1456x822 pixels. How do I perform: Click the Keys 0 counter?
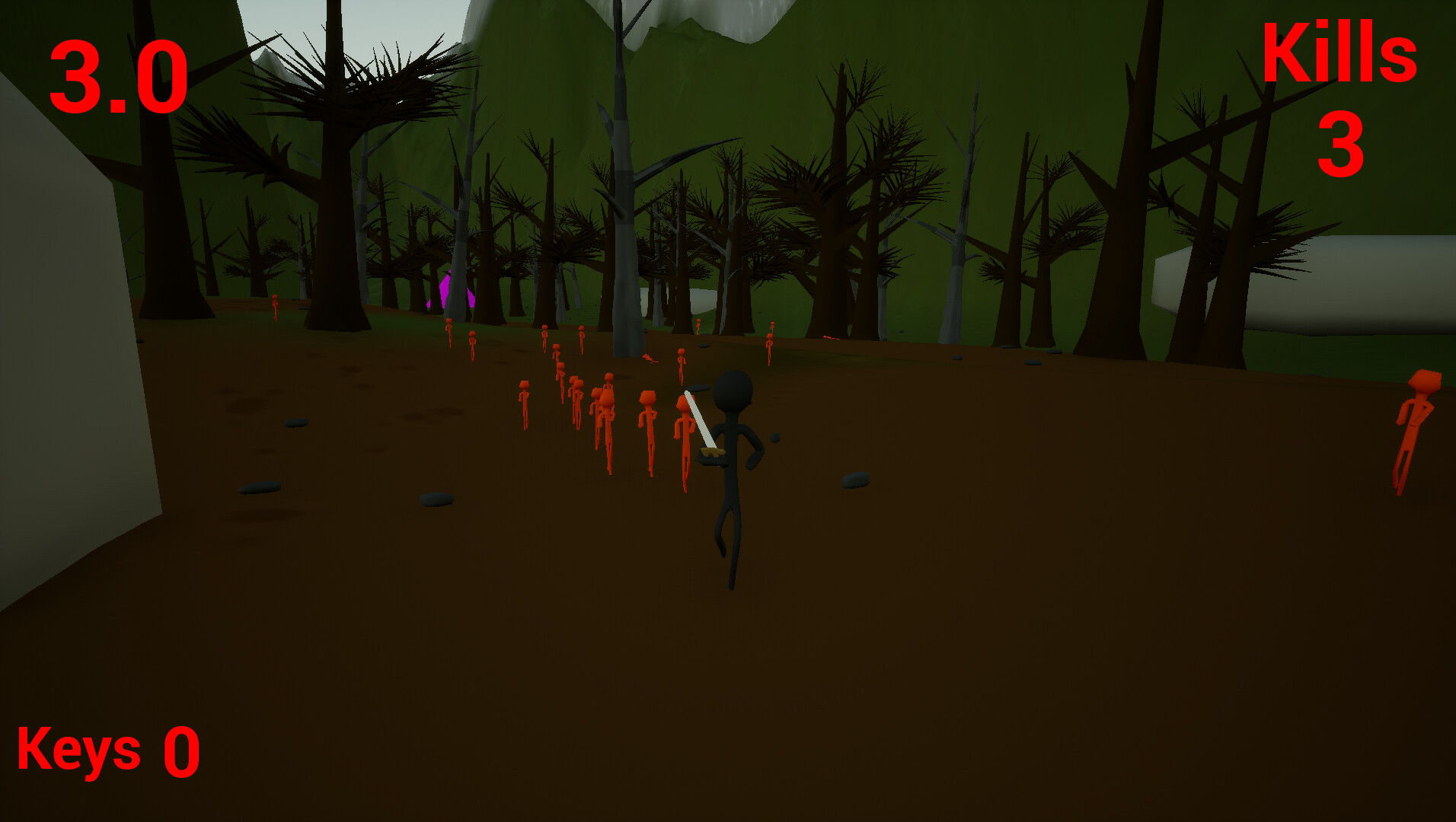(107, 750)
